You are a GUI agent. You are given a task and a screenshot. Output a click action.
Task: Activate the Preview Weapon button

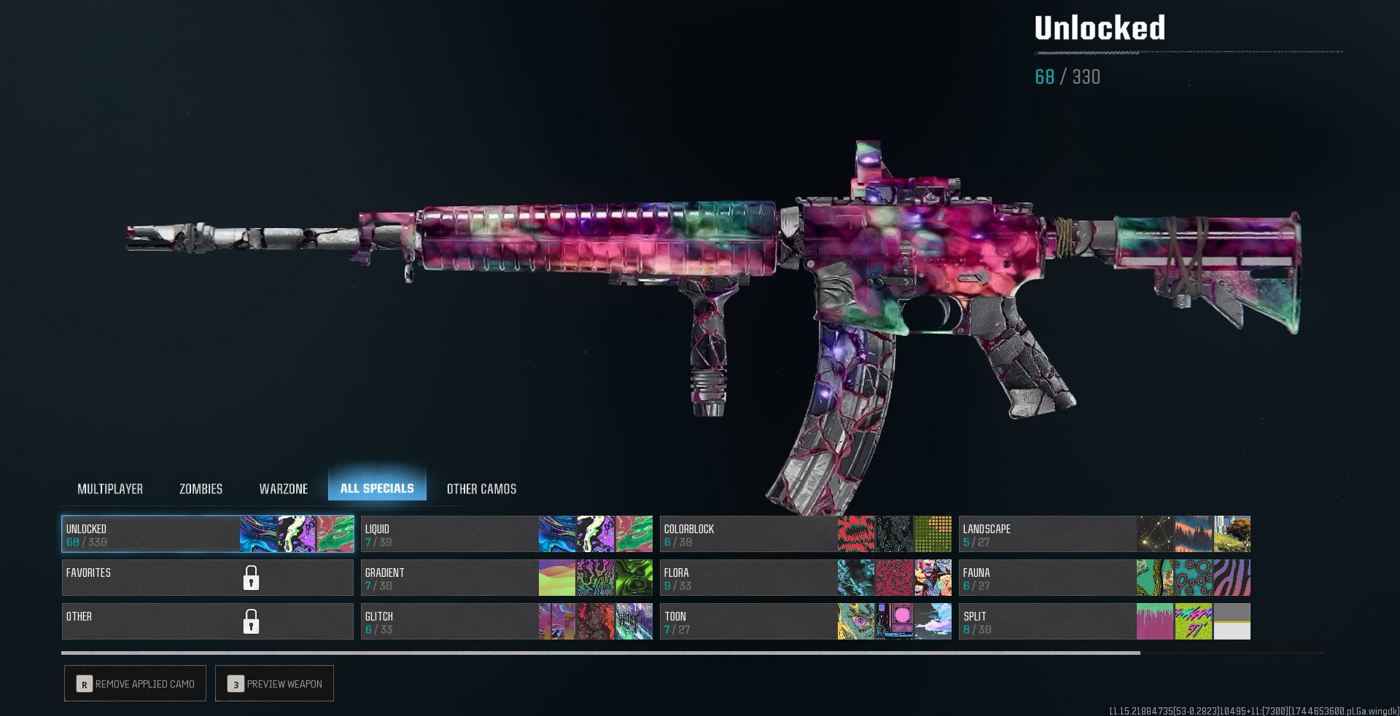point(274,684)
